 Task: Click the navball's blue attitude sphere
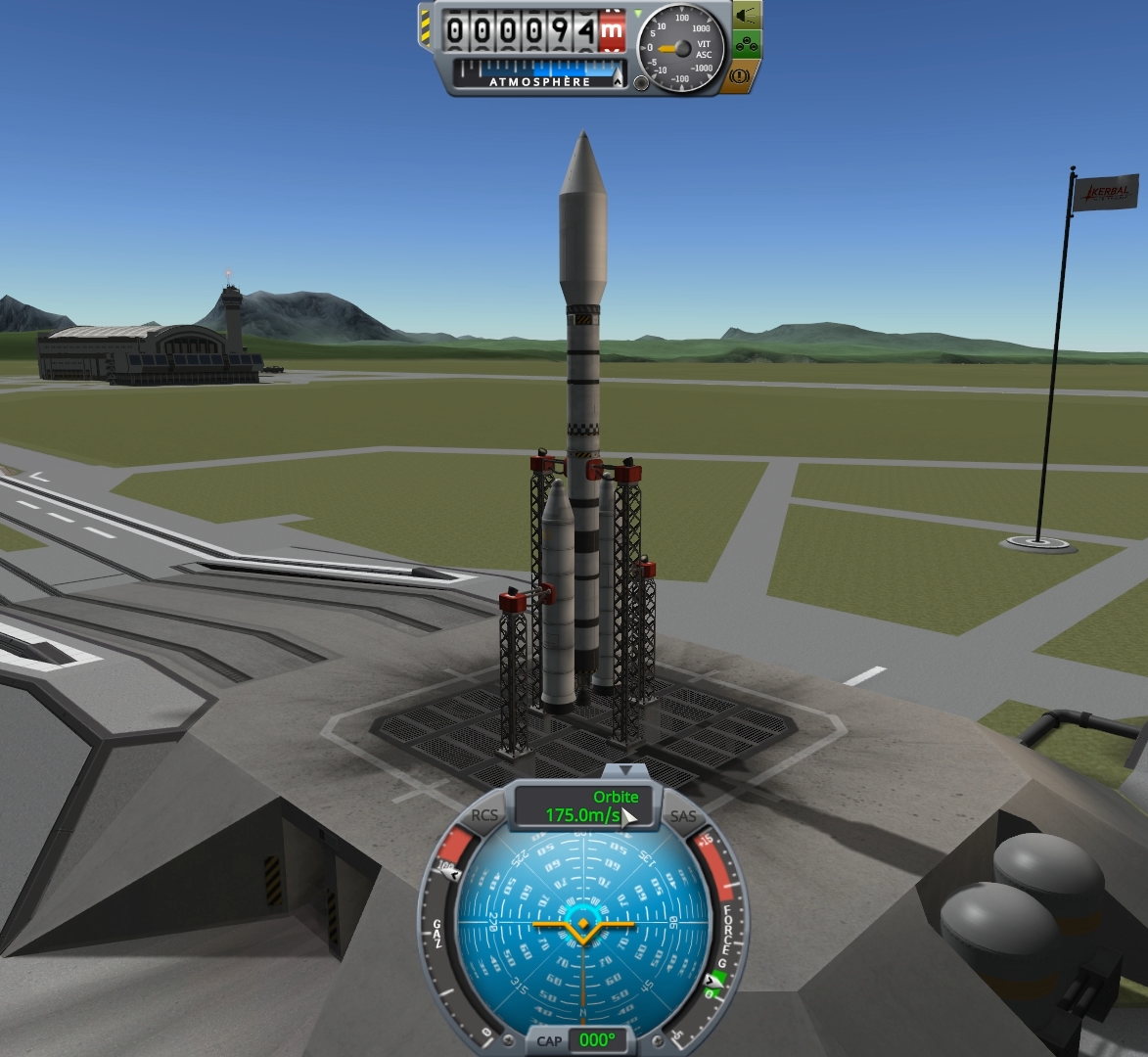[582, 925]
